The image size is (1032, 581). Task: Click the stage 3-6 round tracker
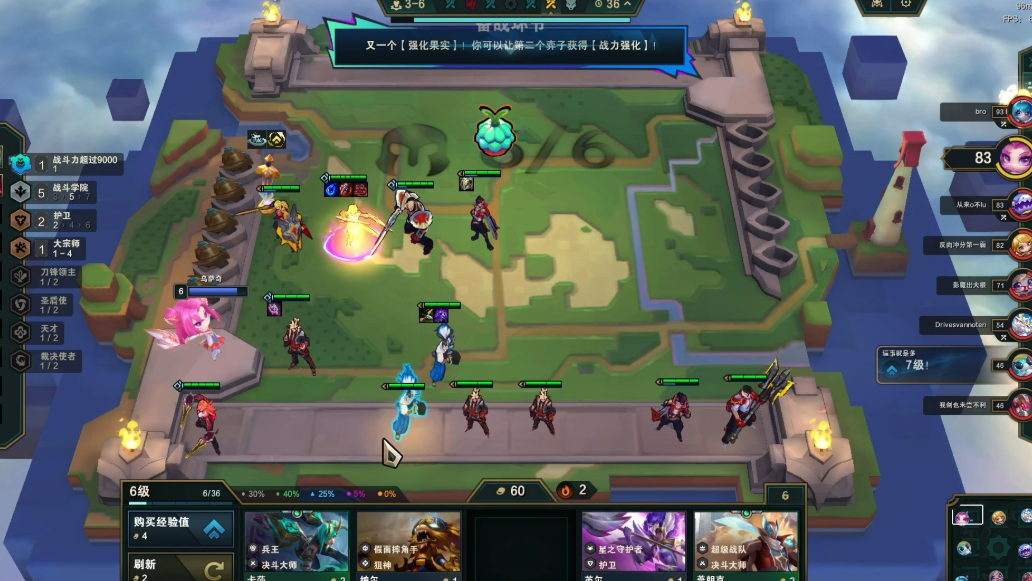410,5
